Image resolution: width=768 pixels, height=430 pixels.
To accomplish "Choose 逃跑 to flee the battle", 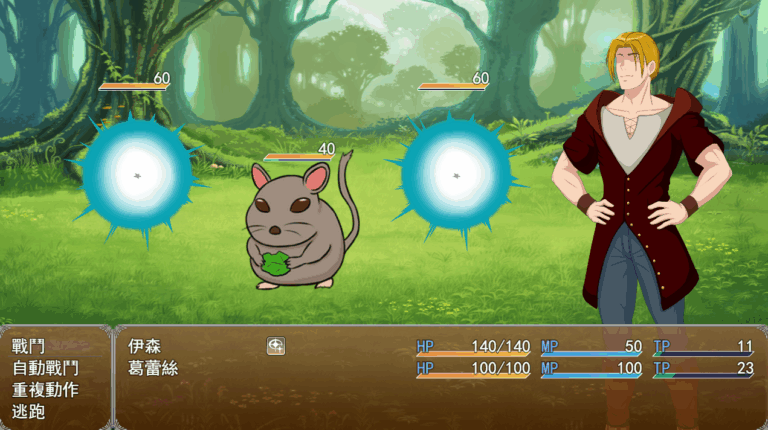I will 29,411.
